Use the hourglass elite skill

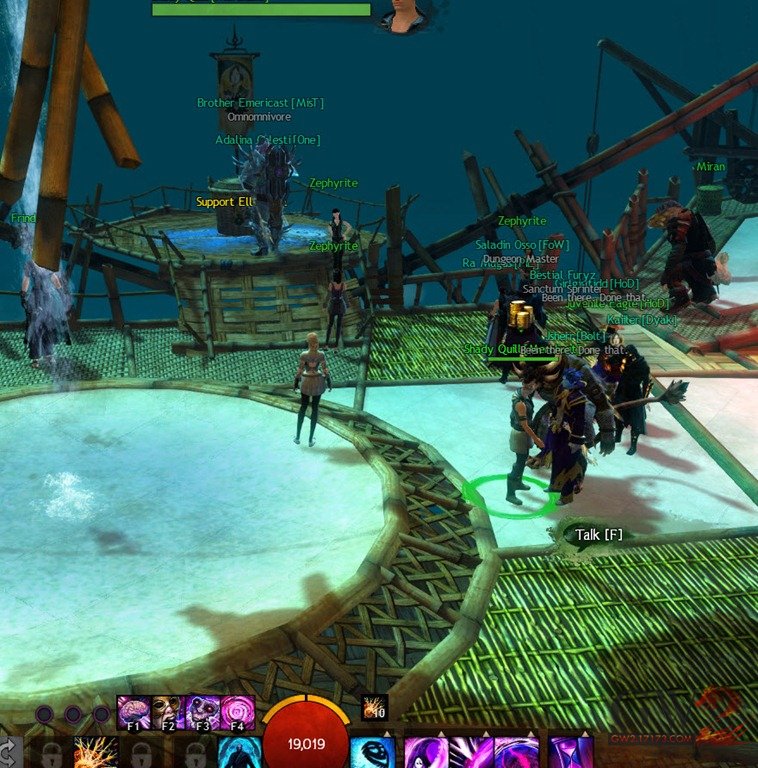(x=570, y=753)
